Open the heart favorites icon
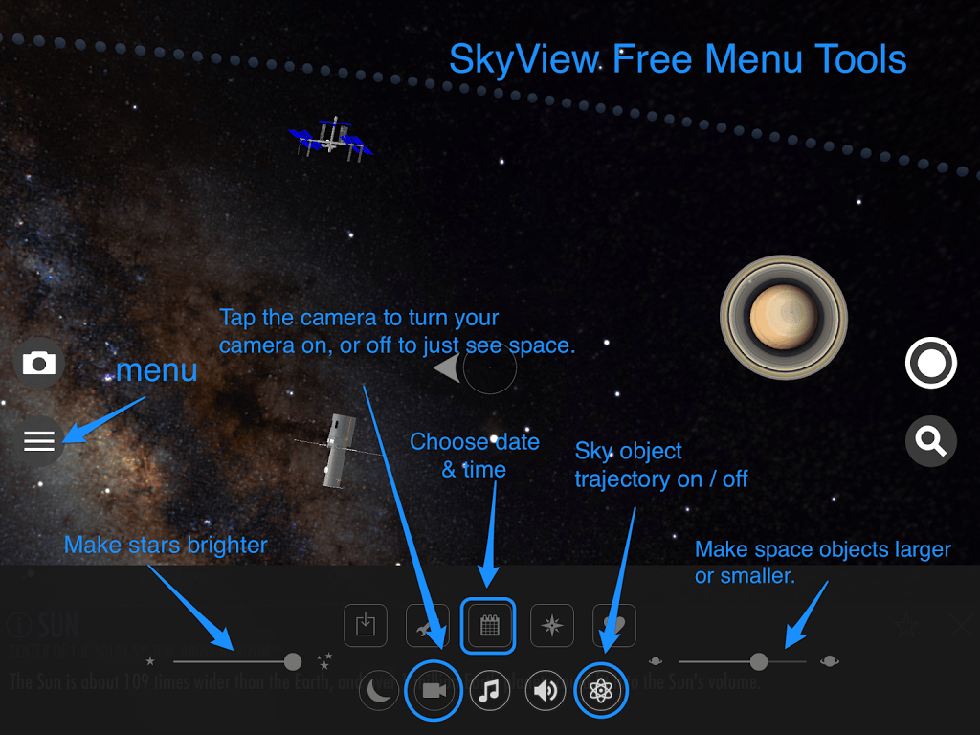980x735 pixels. [614, 626]
